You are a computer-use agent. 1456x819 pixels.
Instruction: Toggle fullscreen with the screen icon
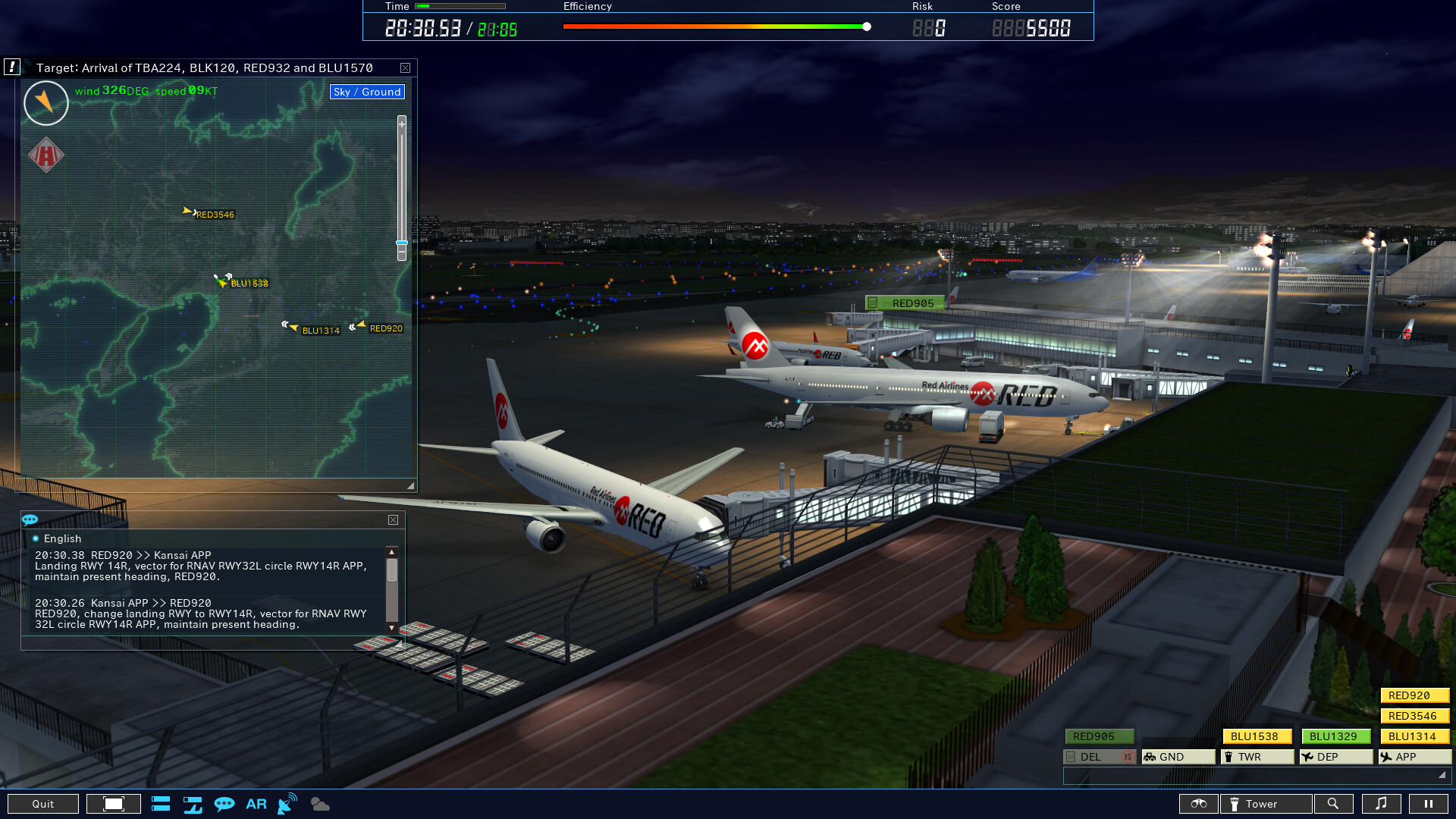pos(112,804)
